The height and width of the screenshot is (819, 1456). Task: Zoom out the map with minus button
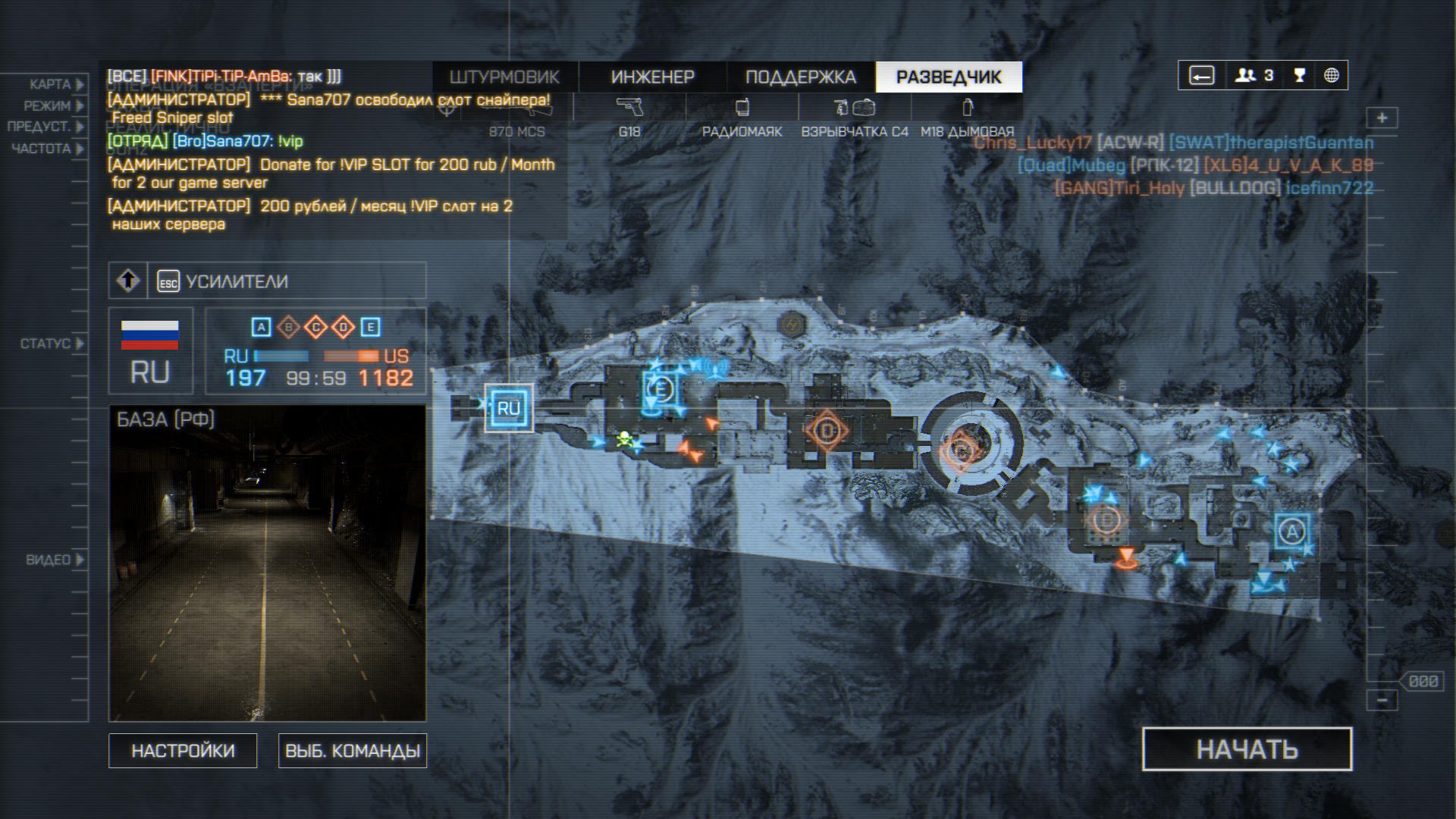coord(1382,700)
